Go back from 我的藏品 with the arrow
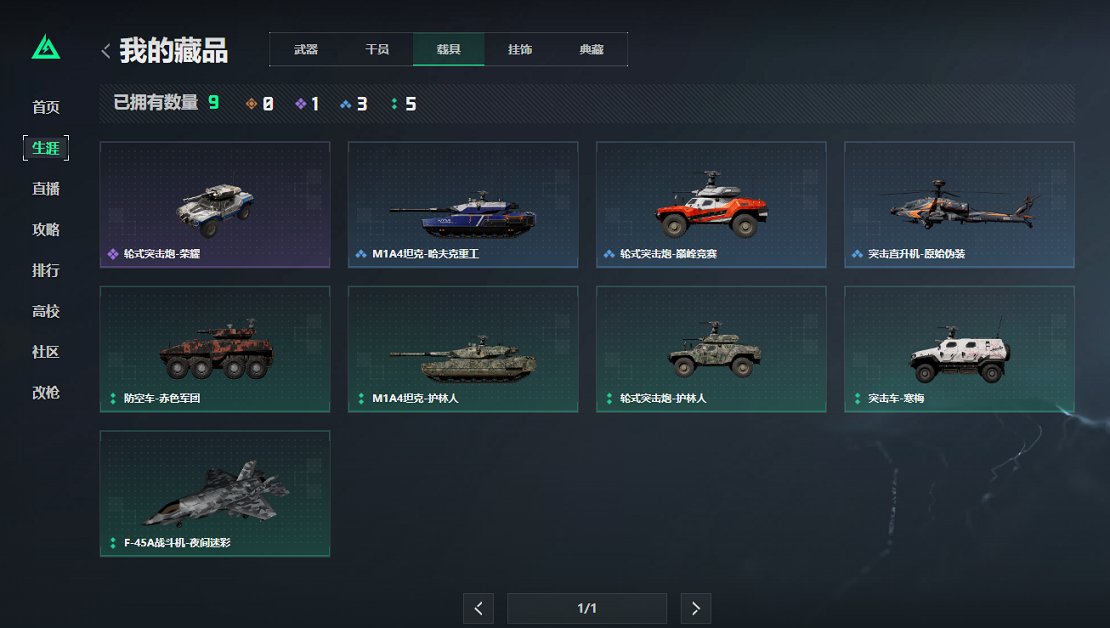This screenshot has height=628, width=1110. pyautogui.click(x=106, y=51)
